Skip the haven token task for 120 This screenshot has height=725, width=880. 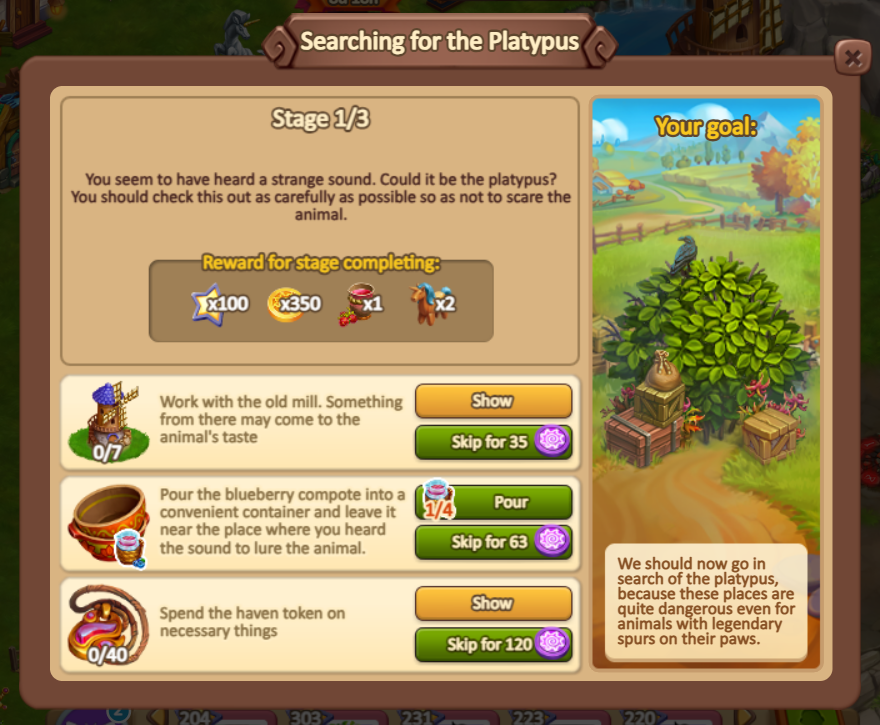493,644
